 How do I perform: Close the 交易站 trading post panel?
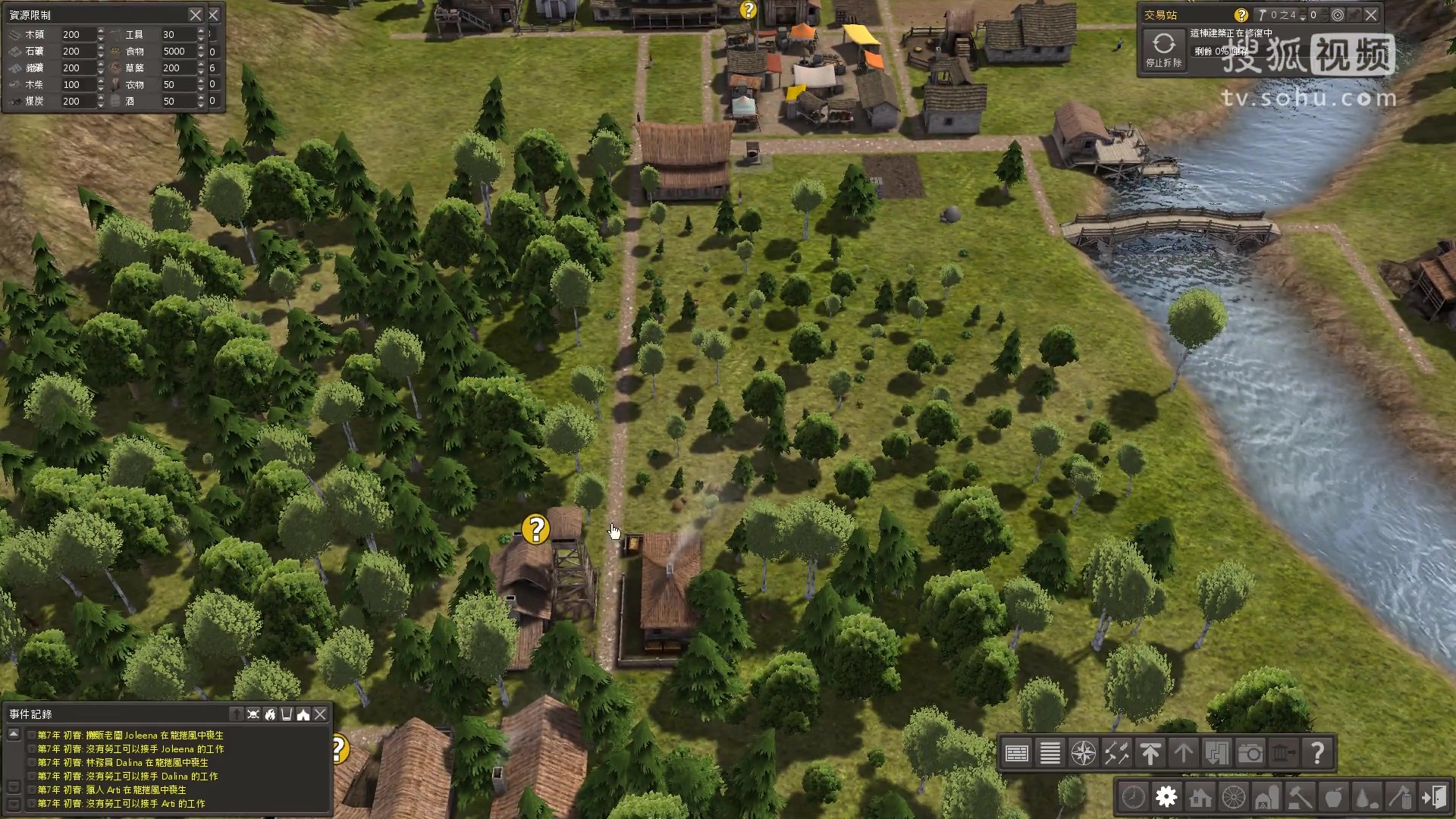click(1371, 15)
